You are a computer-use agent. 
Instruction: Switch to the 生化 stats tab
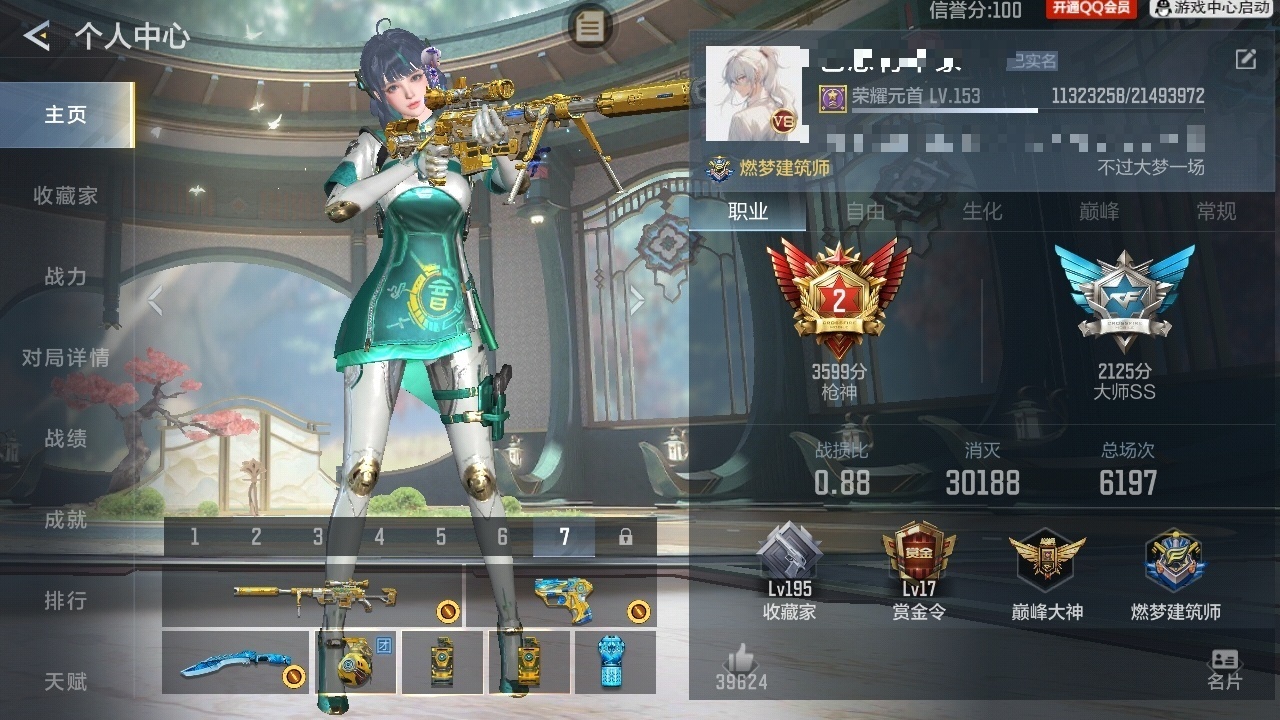[982, 211]
